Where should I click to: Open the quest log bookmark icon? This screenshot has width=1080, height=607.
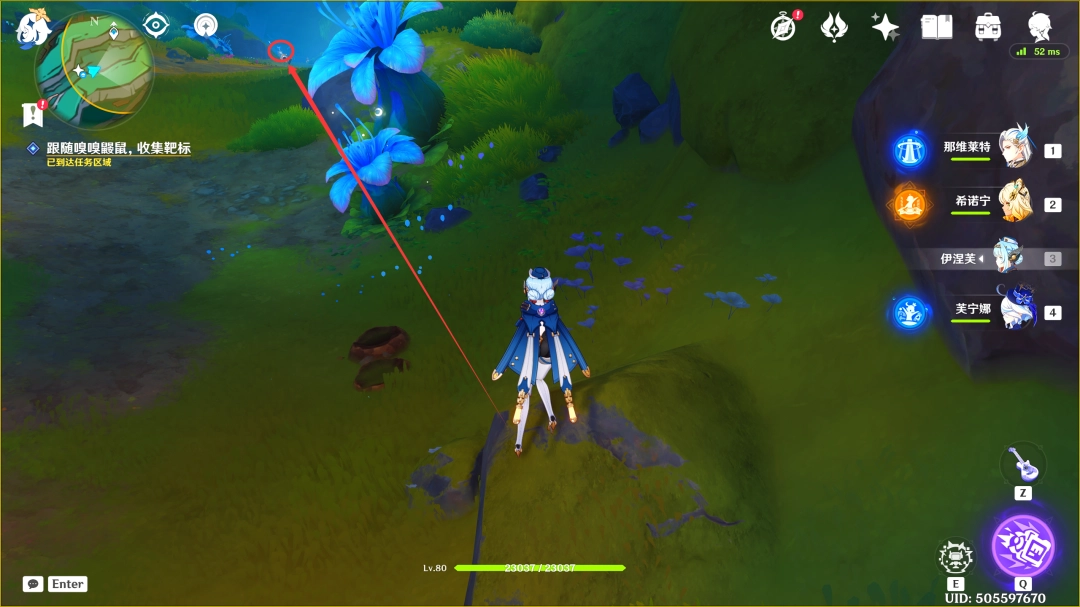pos(33,114)
